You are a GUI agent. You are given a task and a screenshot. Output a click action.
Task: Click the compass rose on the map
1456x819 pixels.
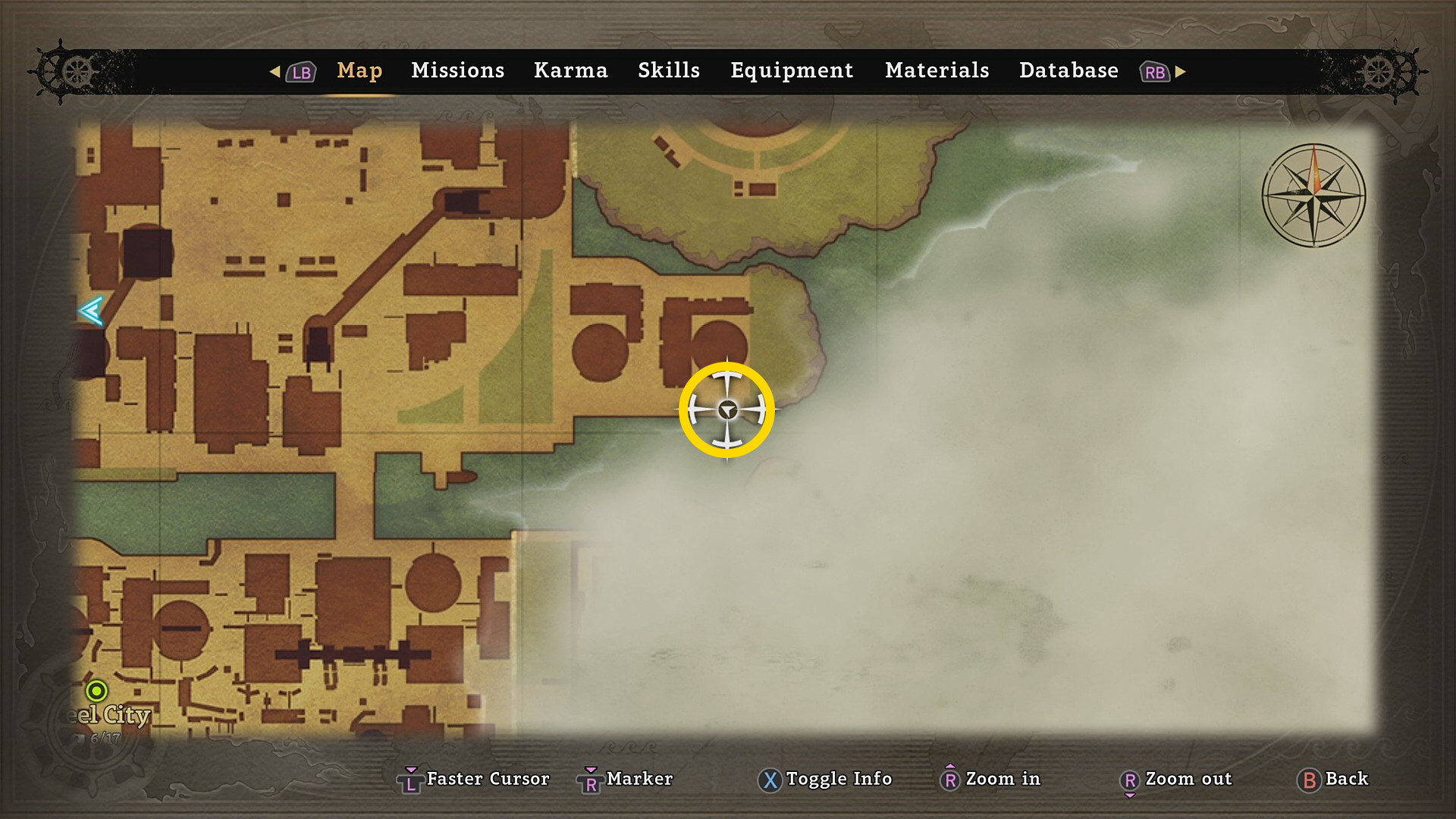[1313, 195]
